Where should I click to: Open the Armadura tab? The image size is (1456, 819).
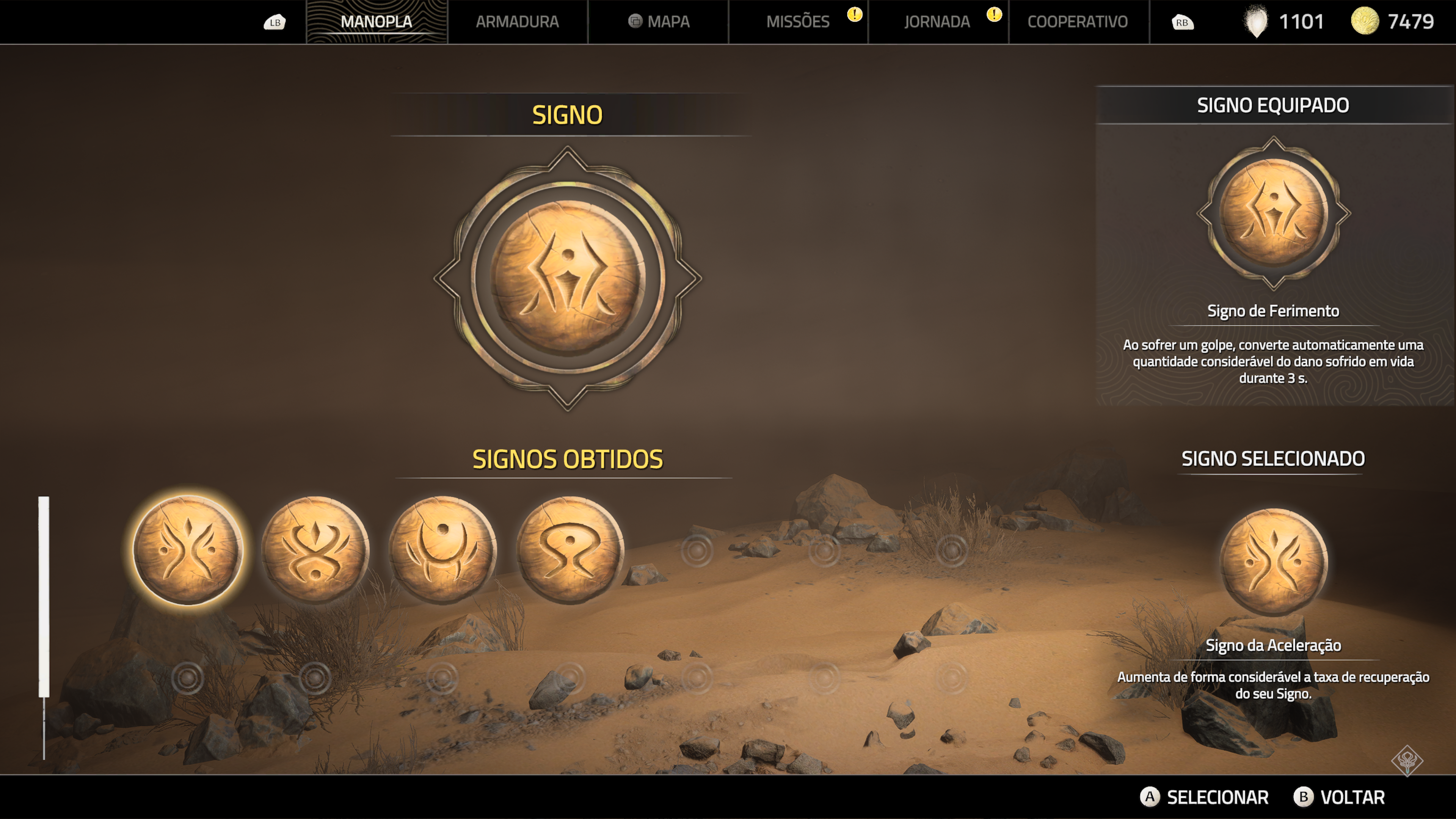(517, 22)
